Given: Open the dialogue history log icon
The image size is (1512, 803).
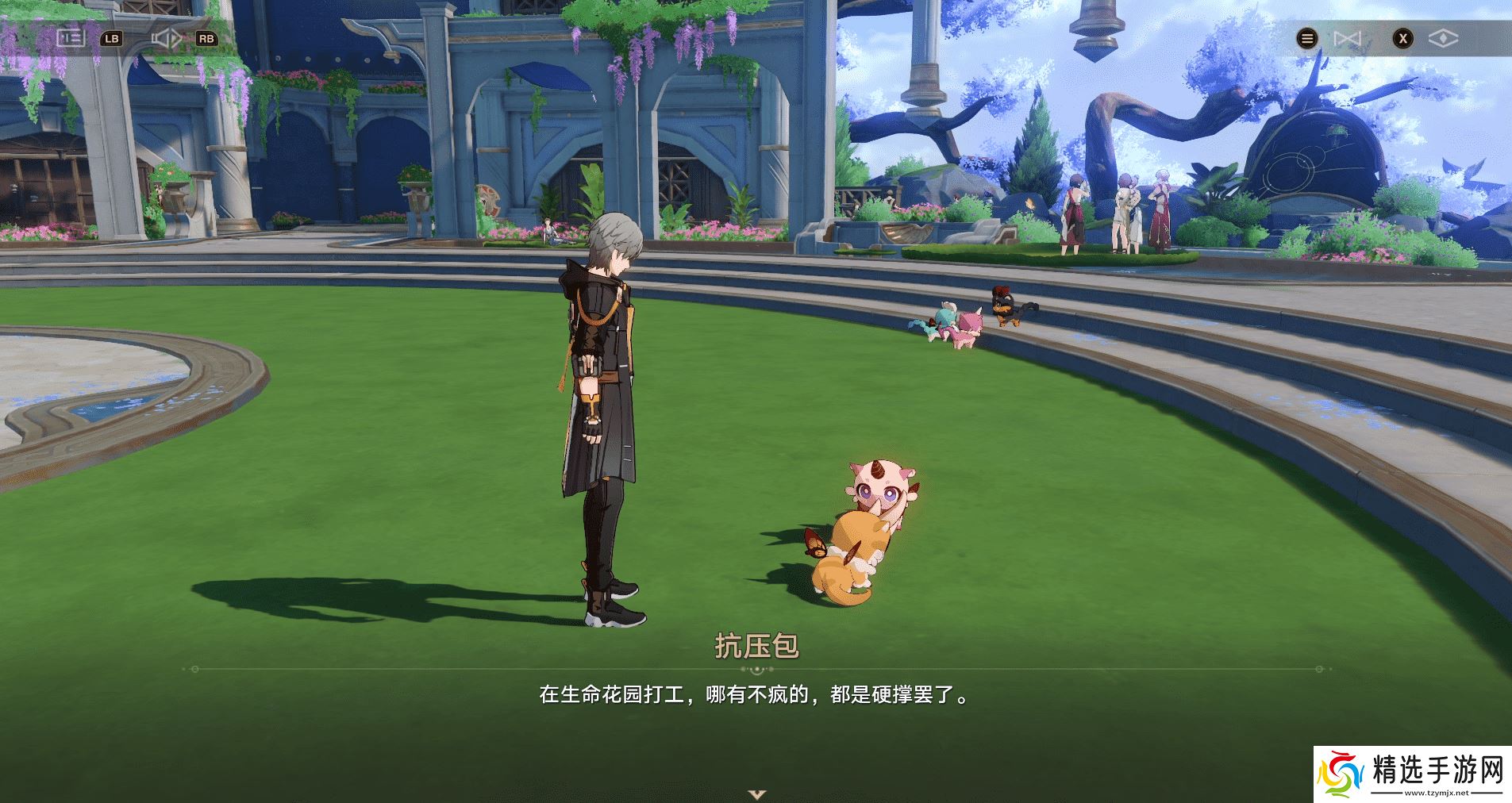Looking at the screenshot, I should point(71,37).
